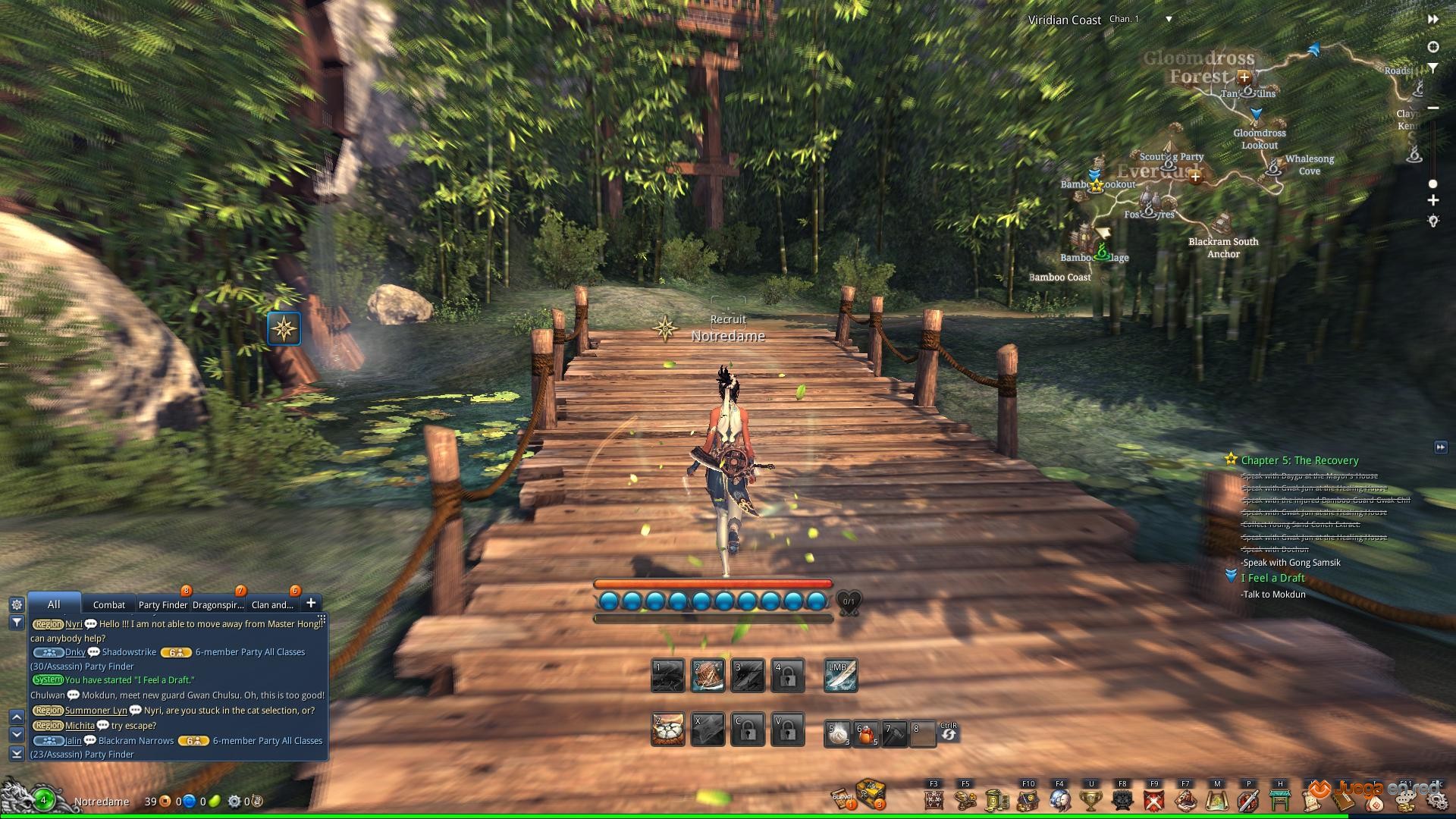Open chat settings gear icon
This screenshot has height=819, width=1456.
(x=17, y=604)
